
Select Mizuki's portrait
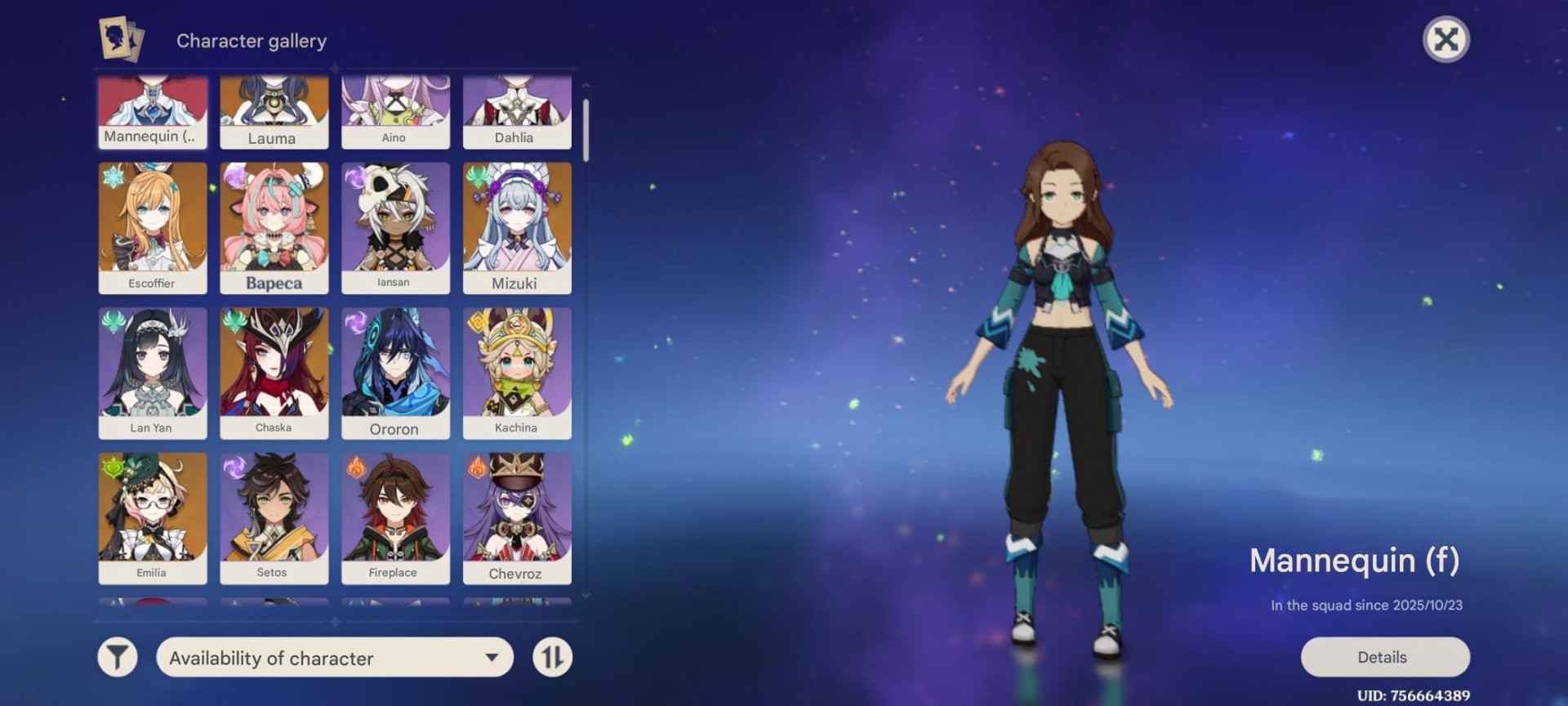[x=516, y=227]
